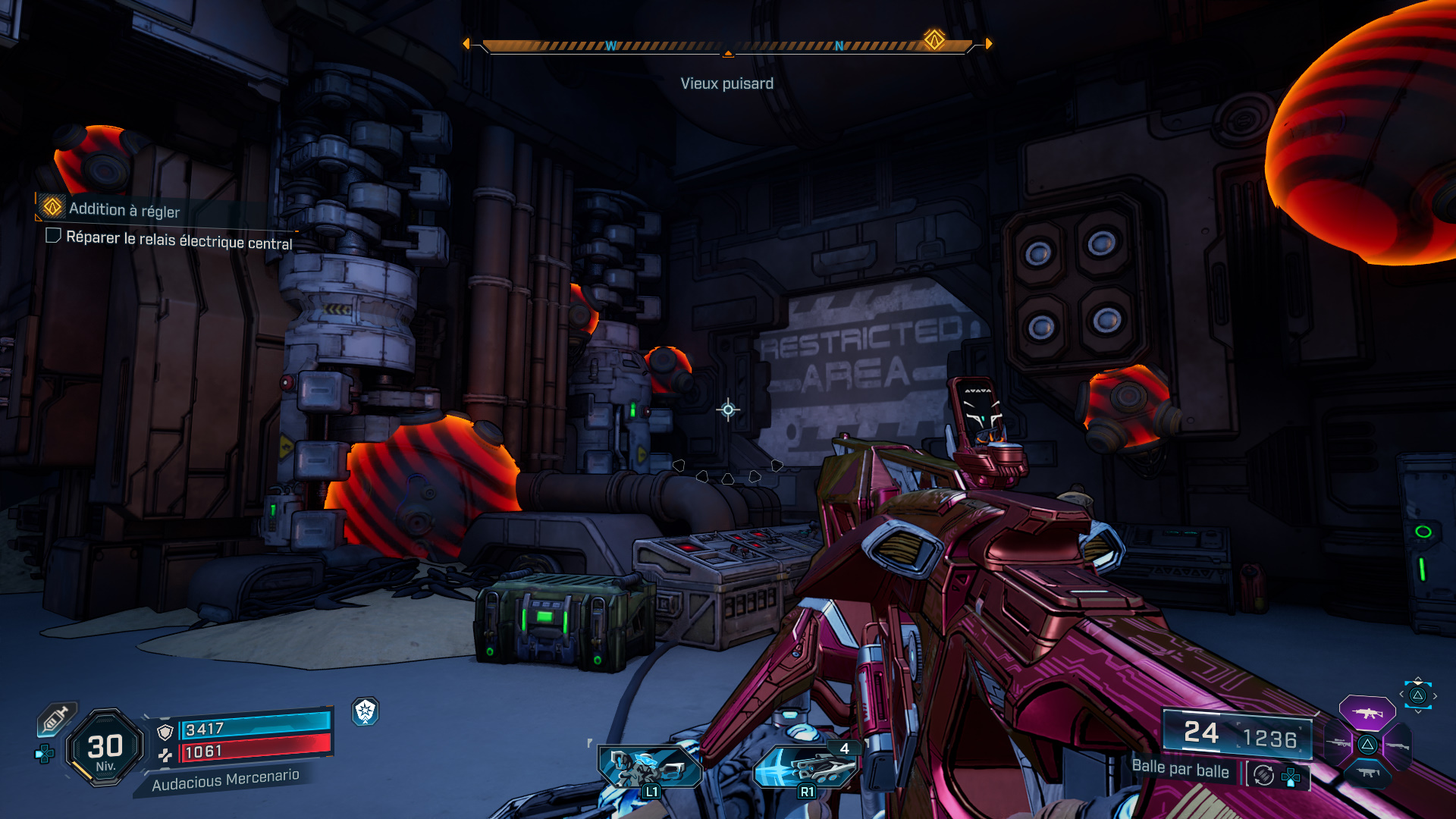Tick the "Réparer le relais électrique central" objective box
The image size is (1456, 819).
point(53,236)
